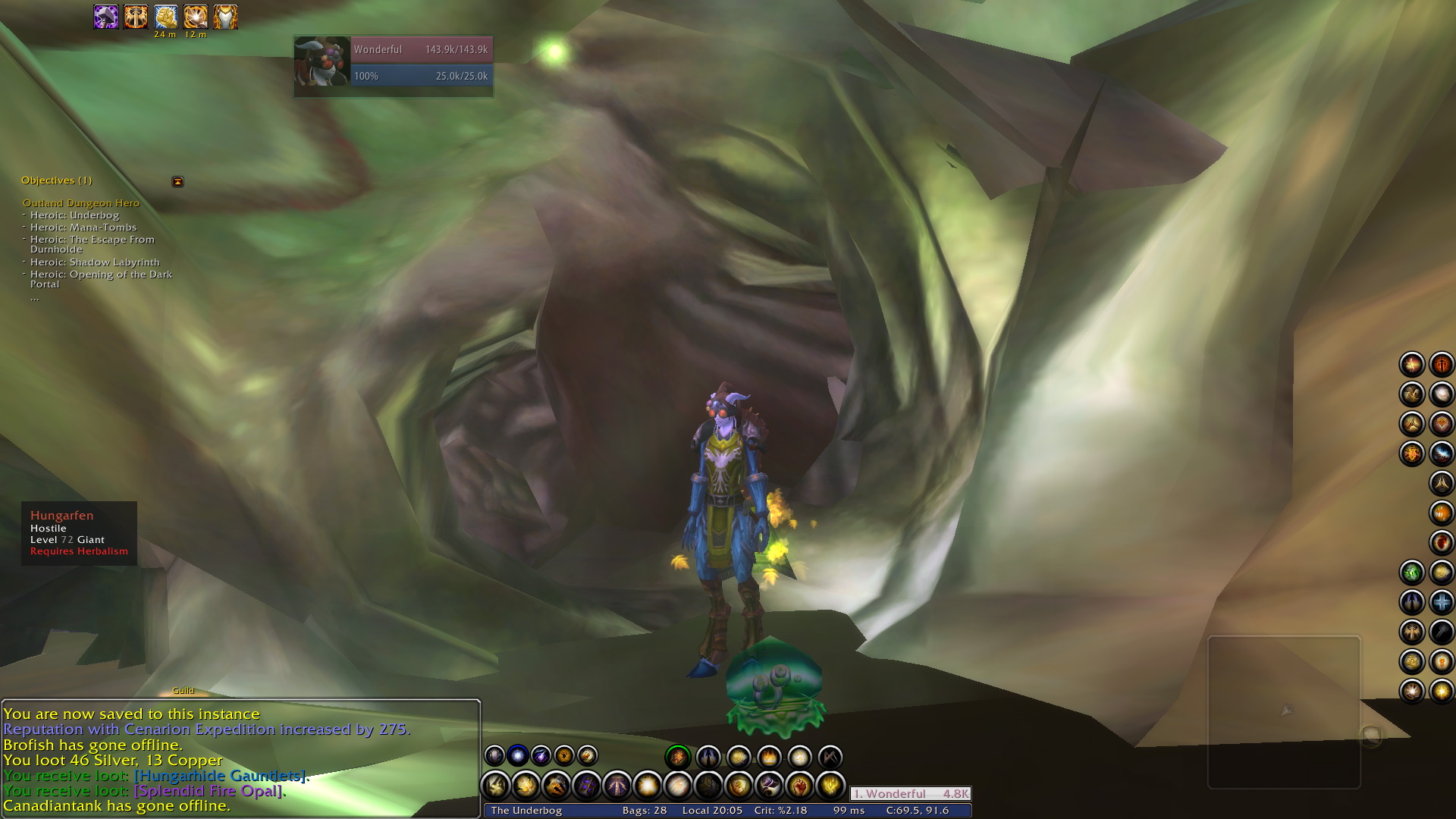The width and height of the screenshot is (1456, 819).
Task: Click the glowing hand buff showing 12 m
Action: point(196,17)
